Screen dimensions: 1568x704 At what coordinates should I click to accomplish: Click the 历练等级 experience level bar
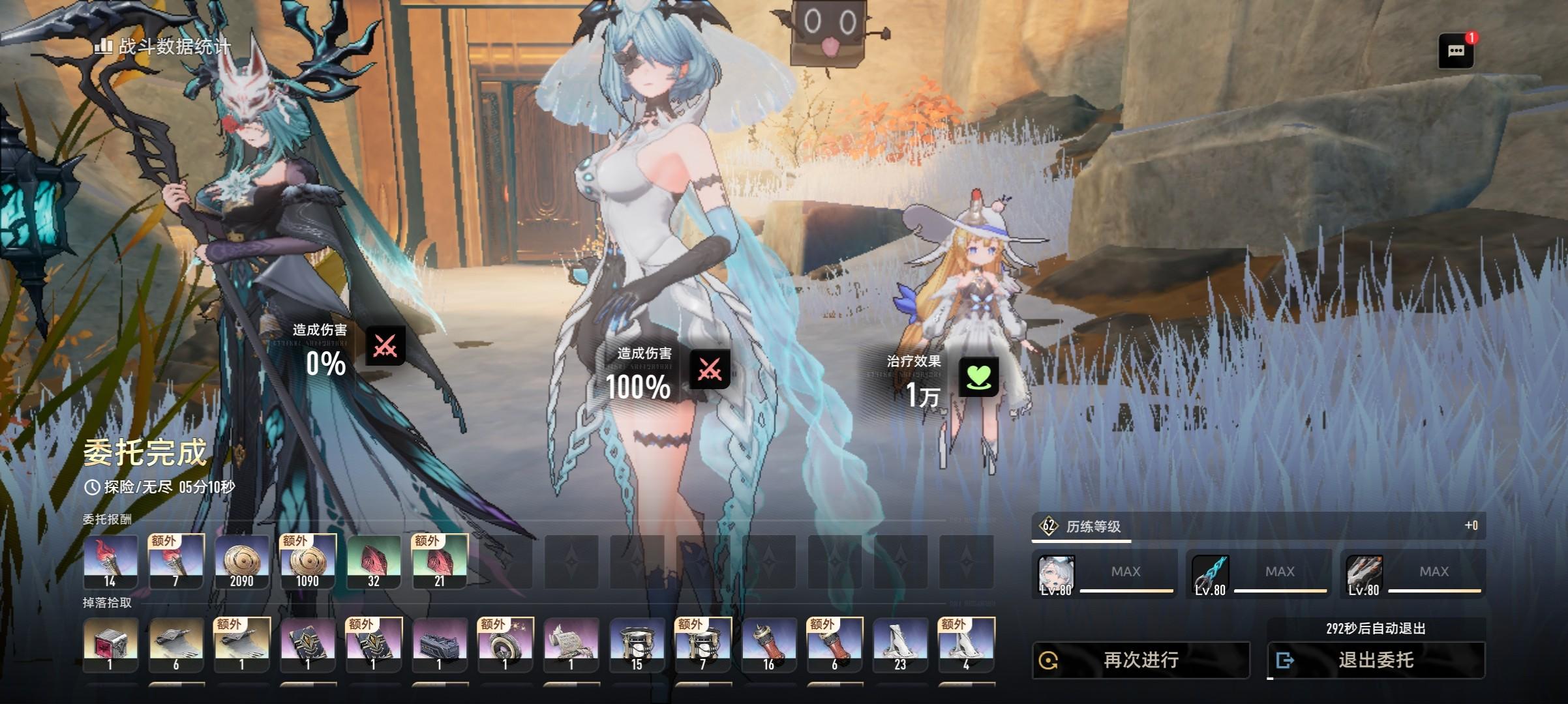pos(1258,526)
